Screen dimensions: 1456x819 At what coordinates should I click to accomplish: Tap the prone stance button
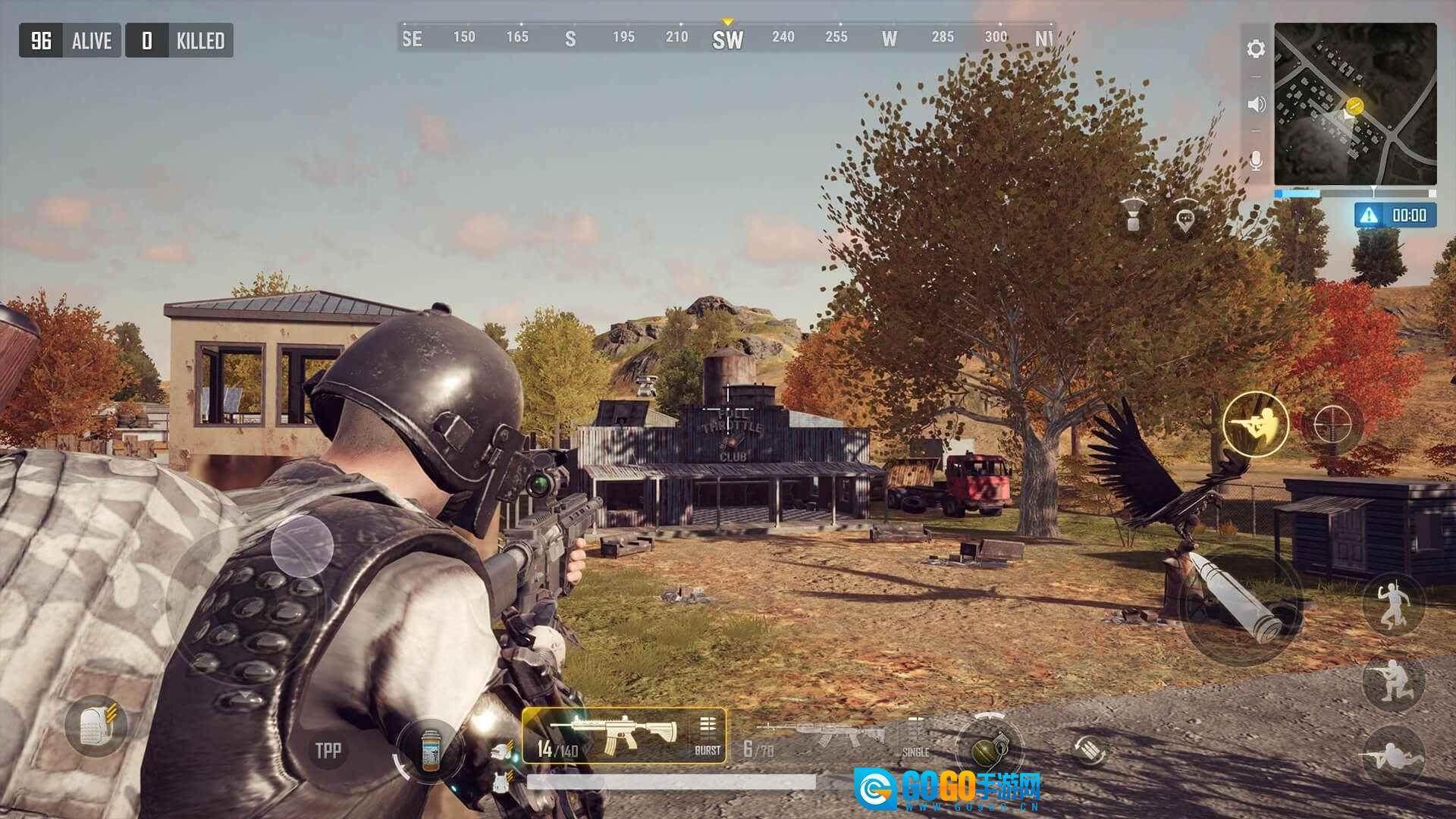click(x=1394, y=755)
